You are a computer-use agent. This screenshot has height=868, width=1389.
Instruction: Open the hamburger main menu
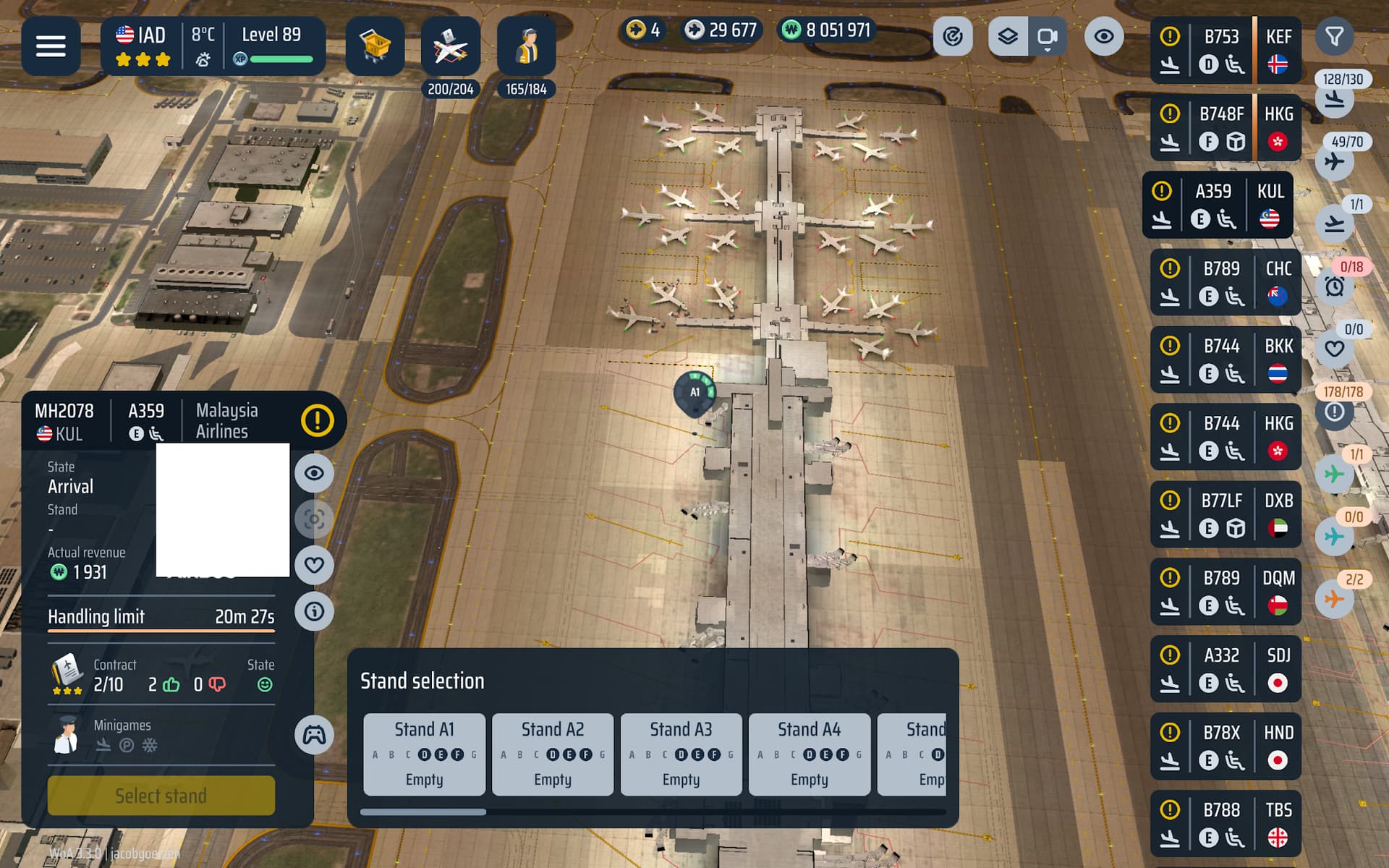(x=51, y=46)
